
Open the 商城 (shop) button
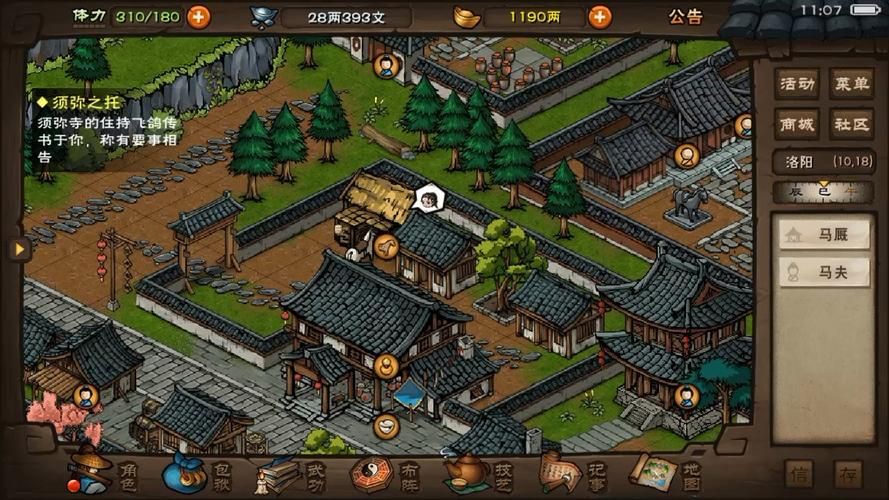click(x=796, y=123)
